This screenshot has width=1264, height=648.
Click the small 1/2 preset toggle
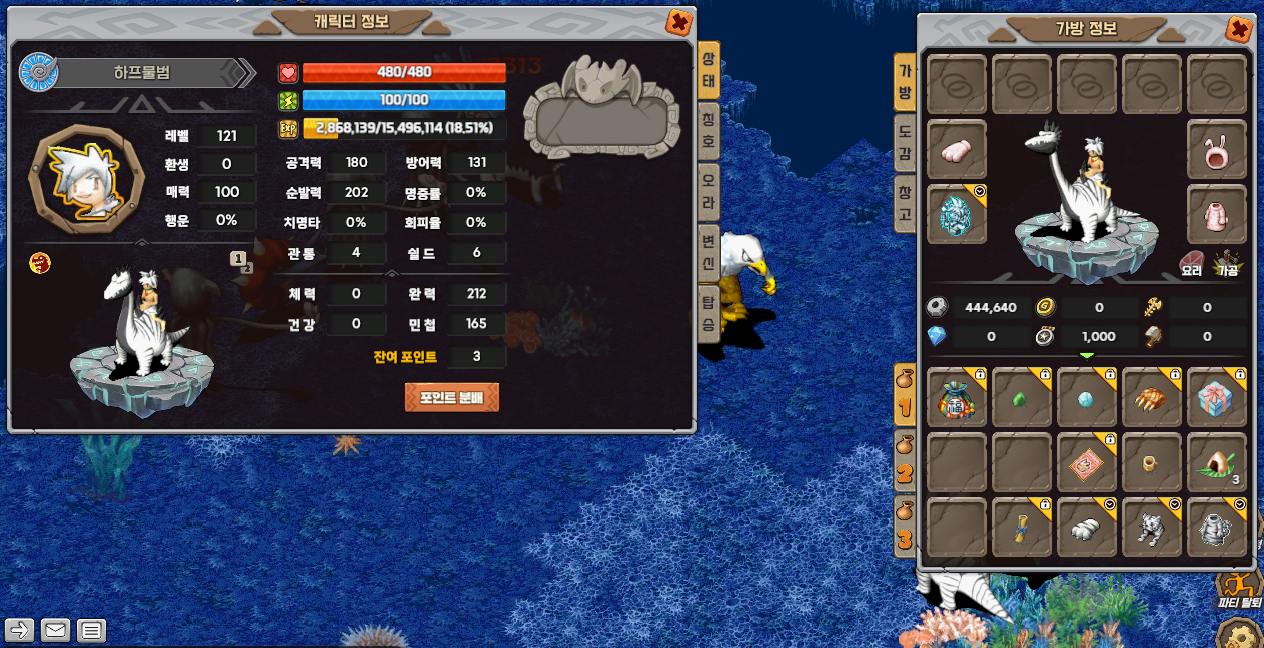tap(240, 260)
